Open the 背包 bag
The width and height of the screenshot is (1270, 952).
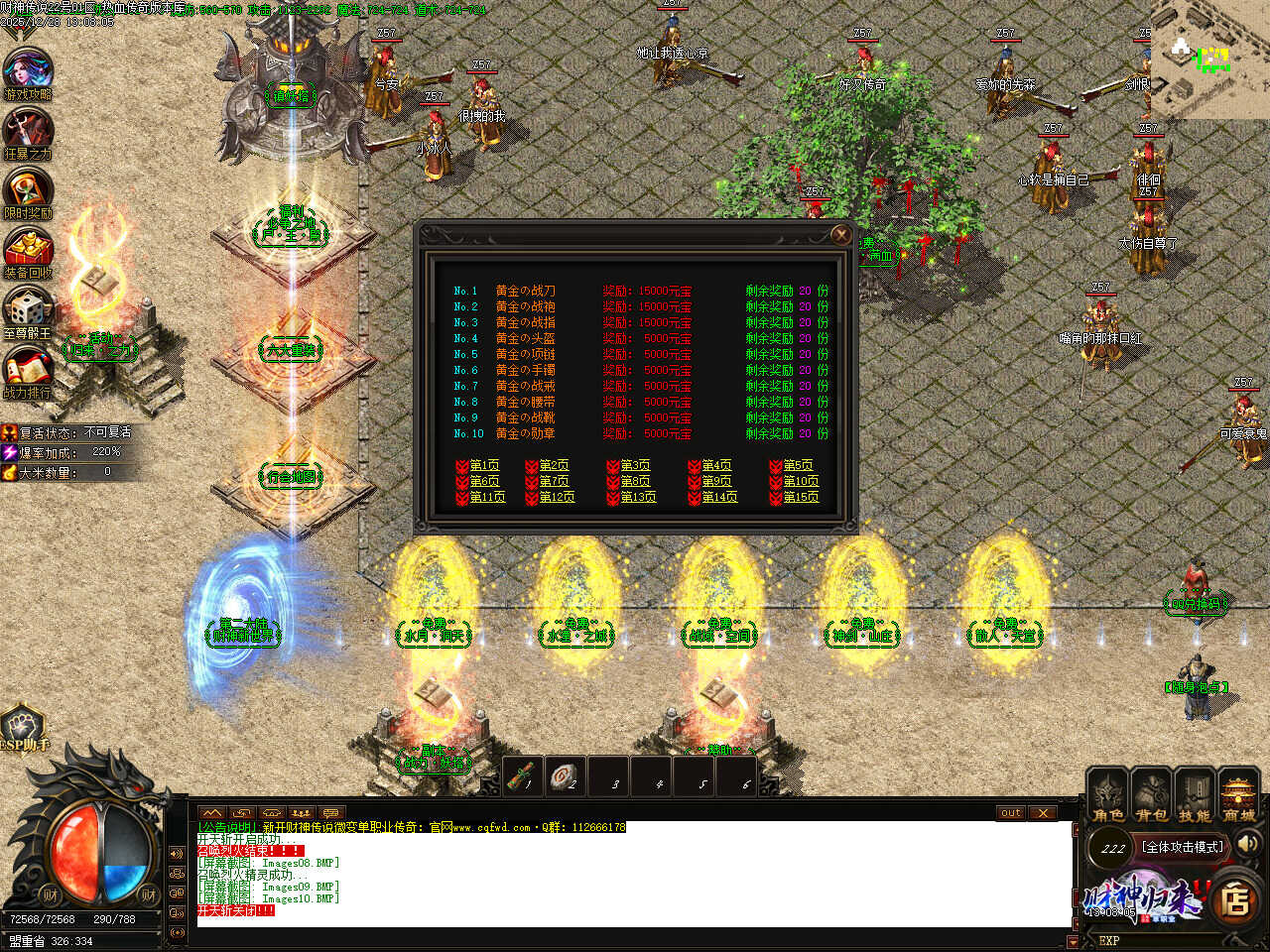tap(1151, 795)
